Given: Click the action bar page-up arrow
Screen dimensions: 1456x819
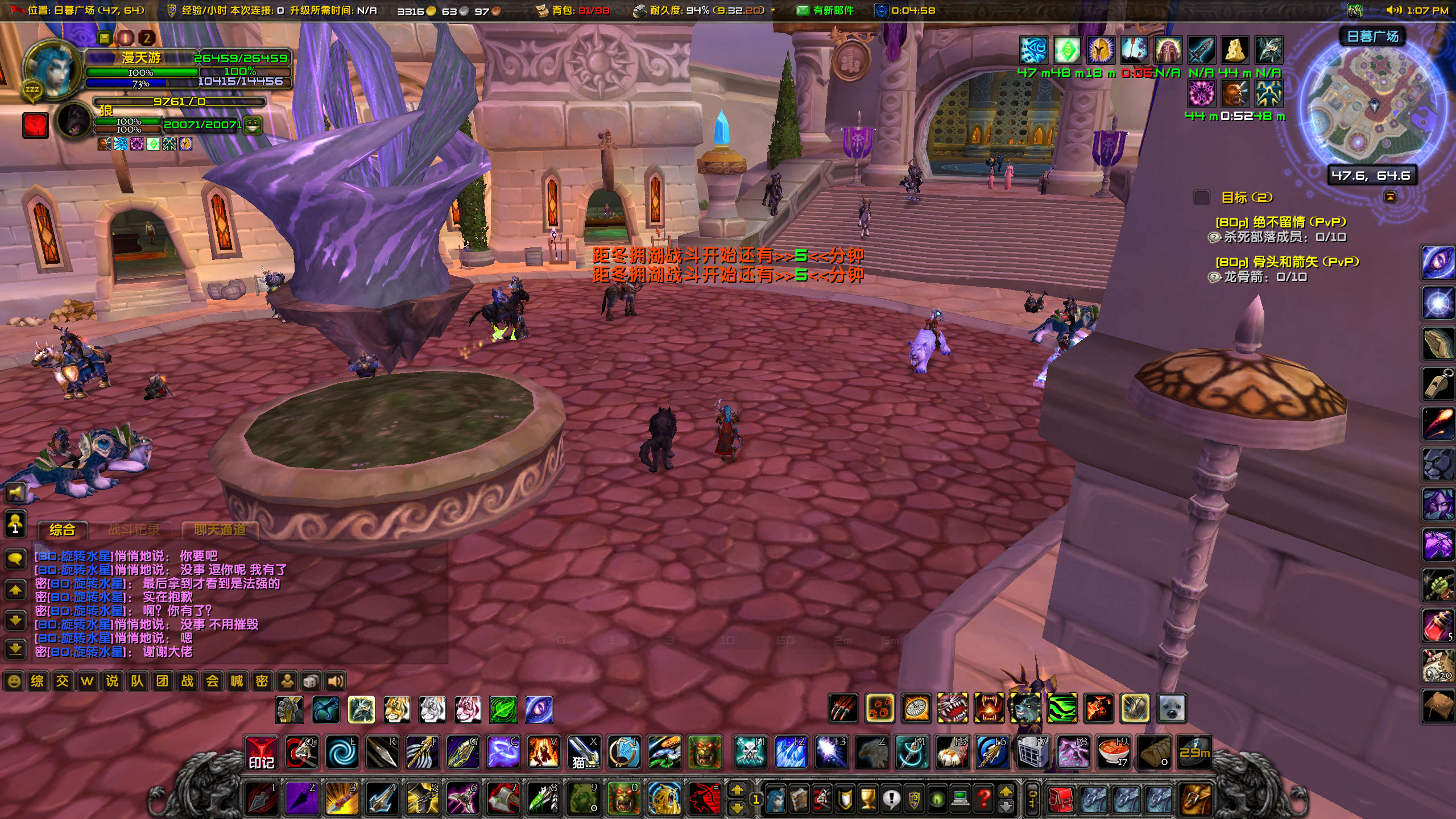Looking at the screenshot, I should (737, 790).
